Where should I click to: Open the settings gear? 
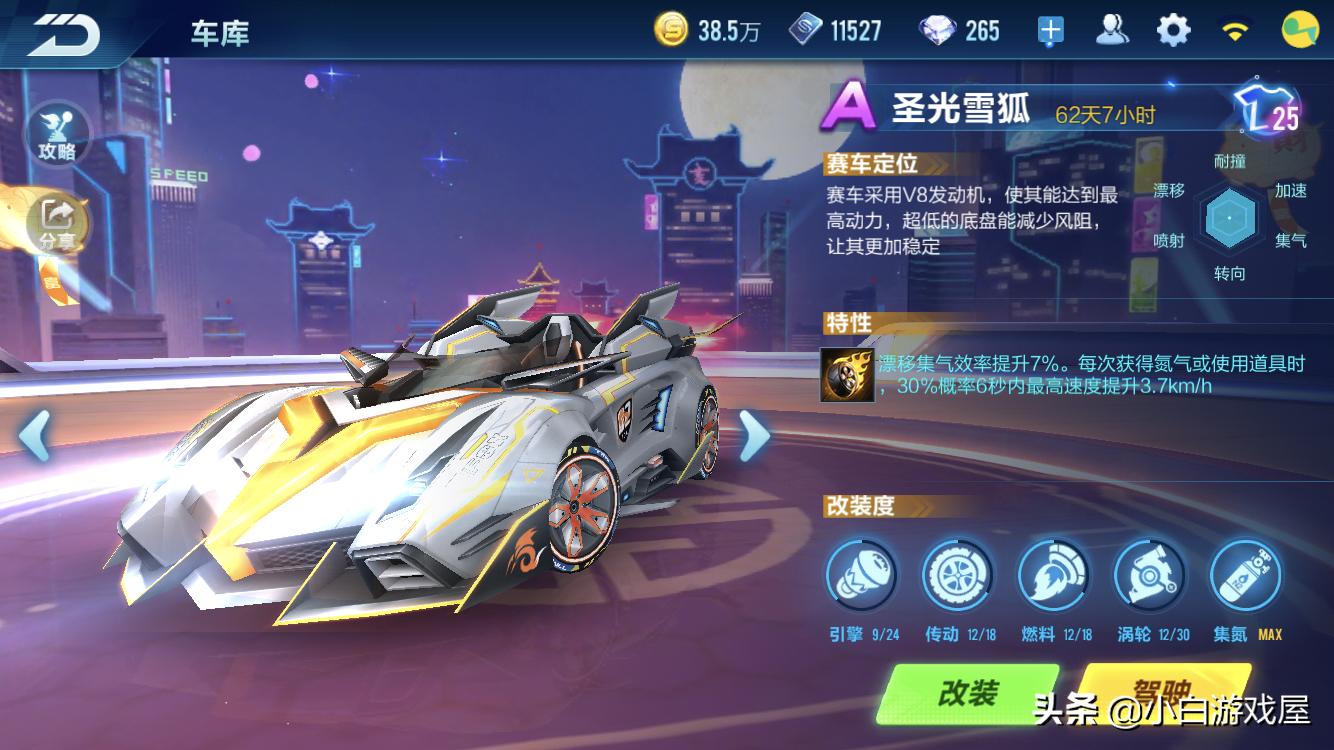tap(1174, 29)
